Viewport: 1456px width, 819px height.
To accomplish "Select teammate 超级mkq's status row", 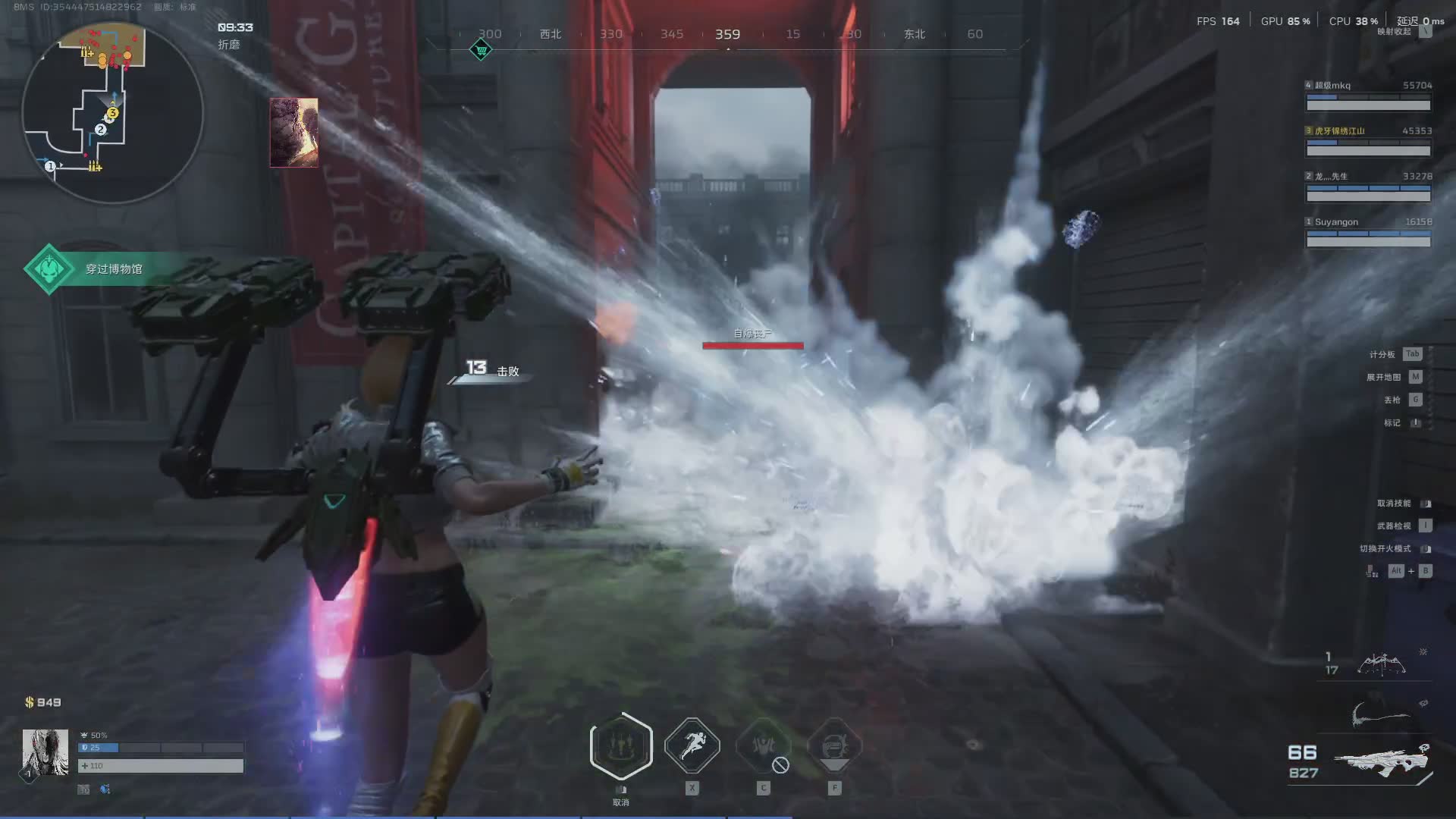I will coord(1368,96).
